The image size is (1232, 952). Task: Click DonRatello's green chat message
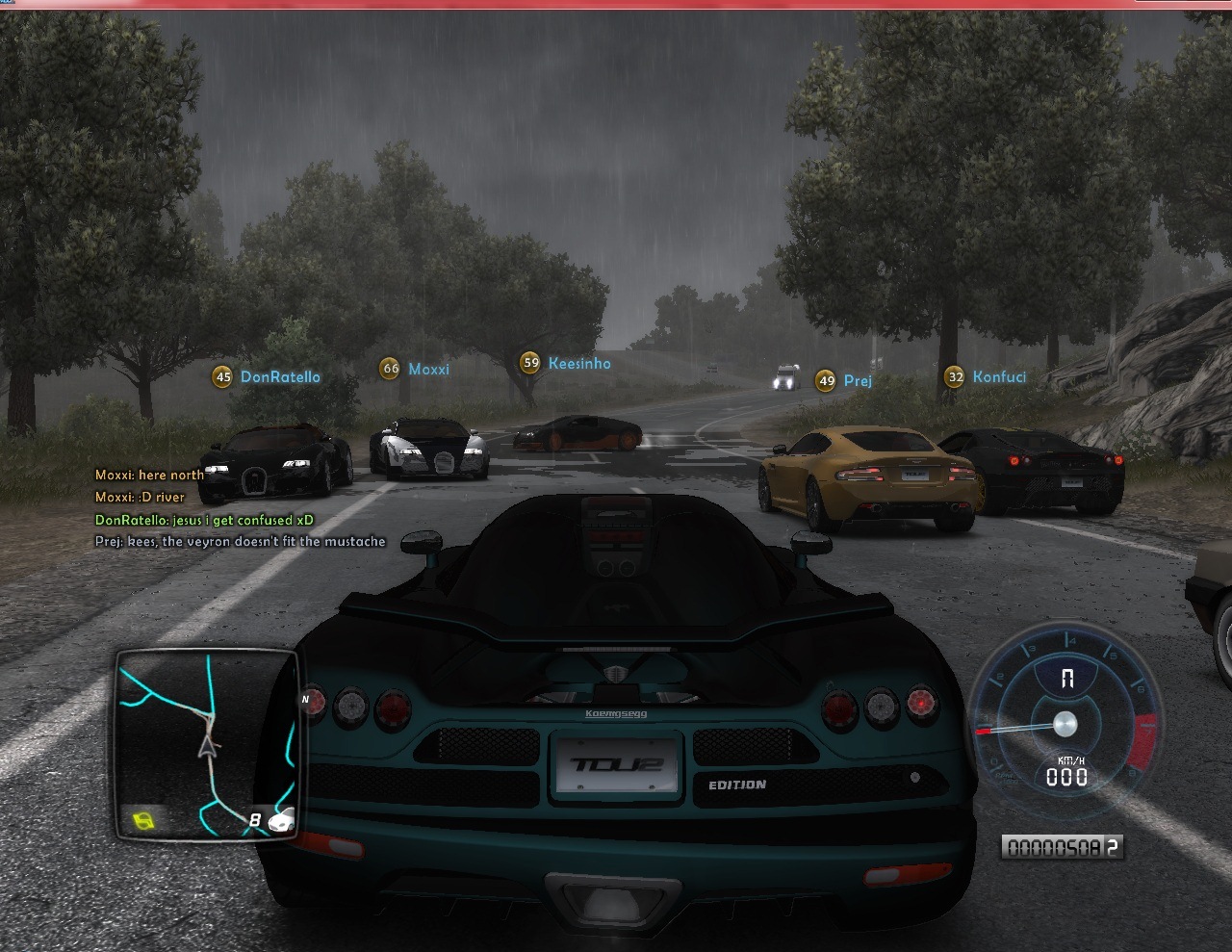point(204,520)
